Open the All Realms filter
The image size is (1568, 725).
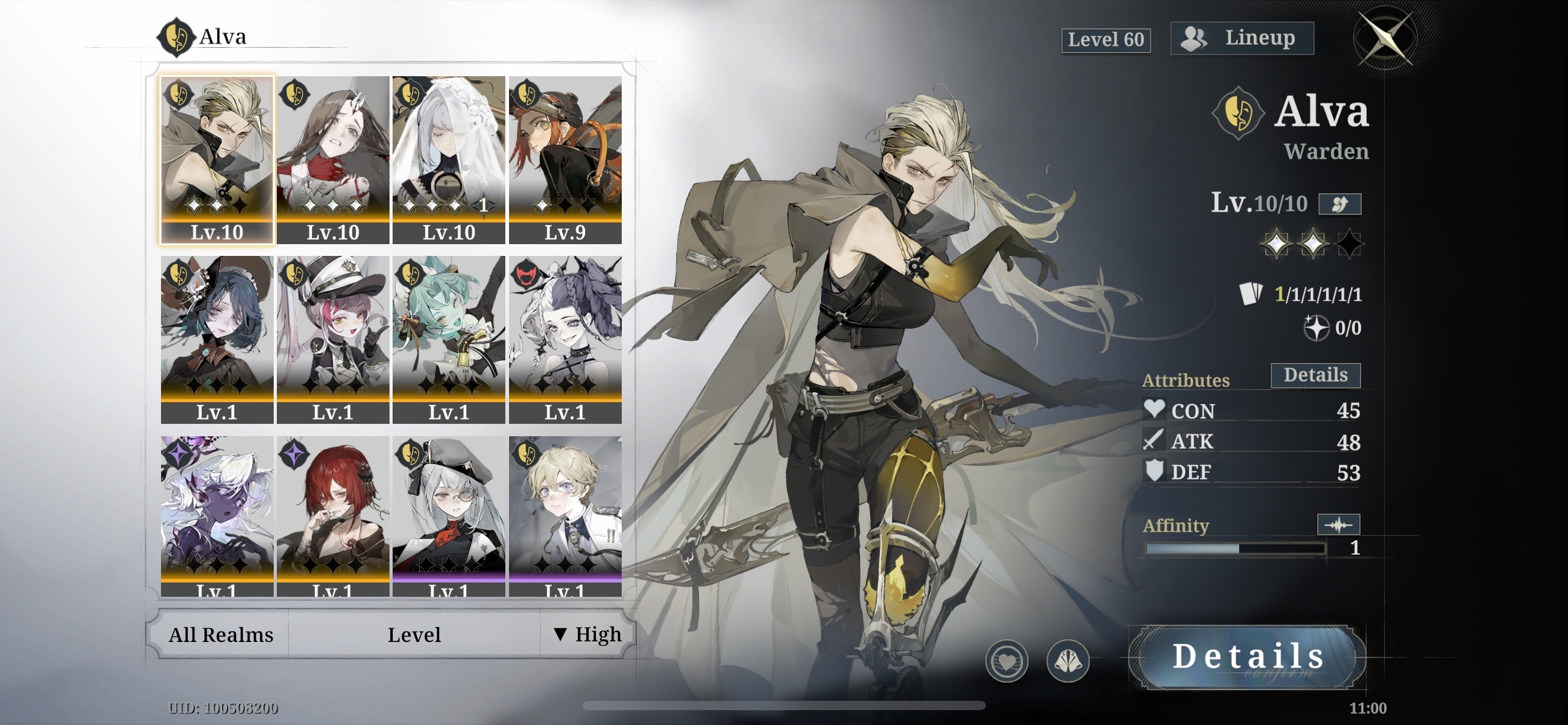pyautogui.click(x=220, y=635)
